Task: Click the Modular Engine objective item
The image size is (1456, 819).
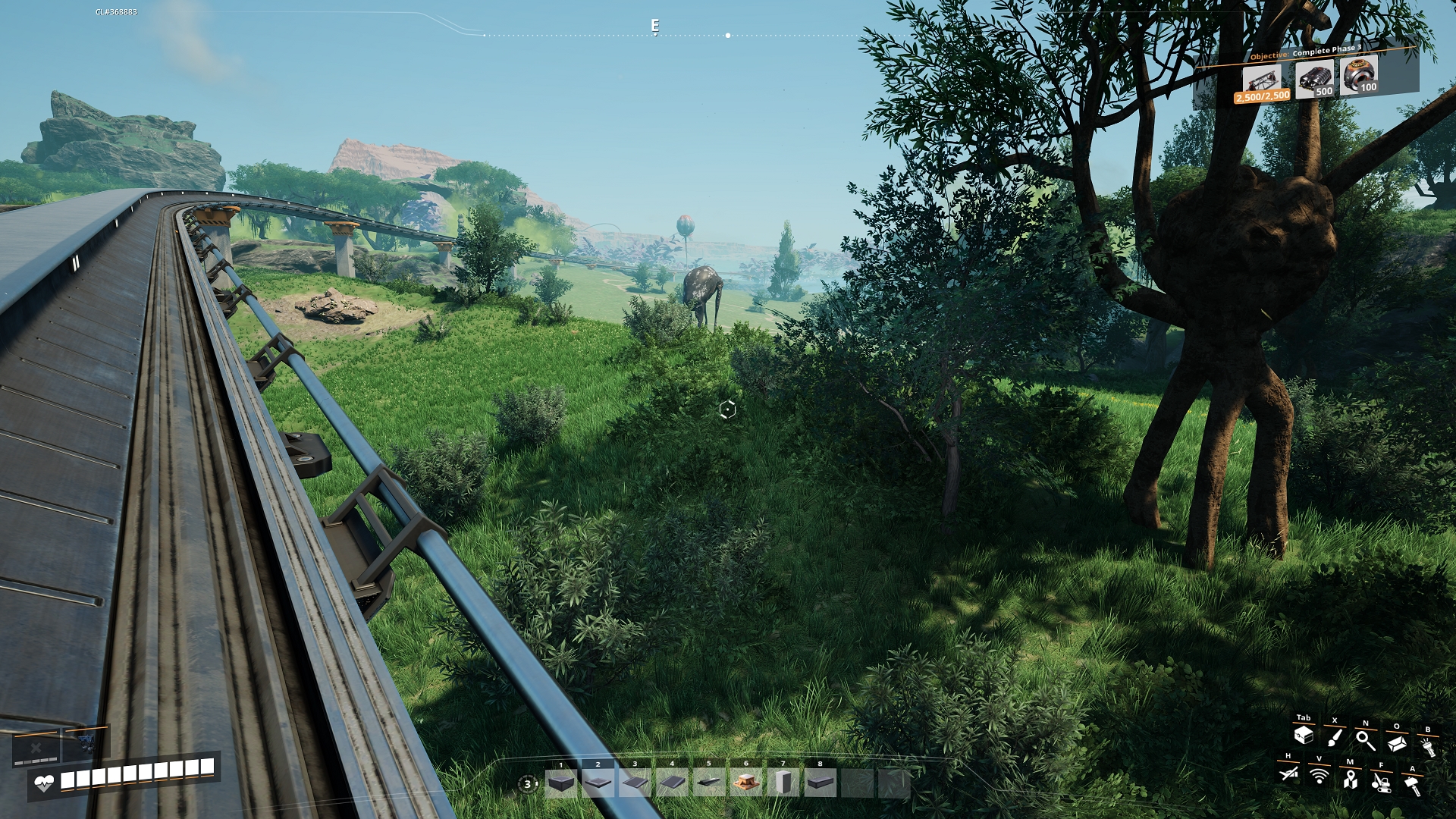Action: coord(1313,79)
